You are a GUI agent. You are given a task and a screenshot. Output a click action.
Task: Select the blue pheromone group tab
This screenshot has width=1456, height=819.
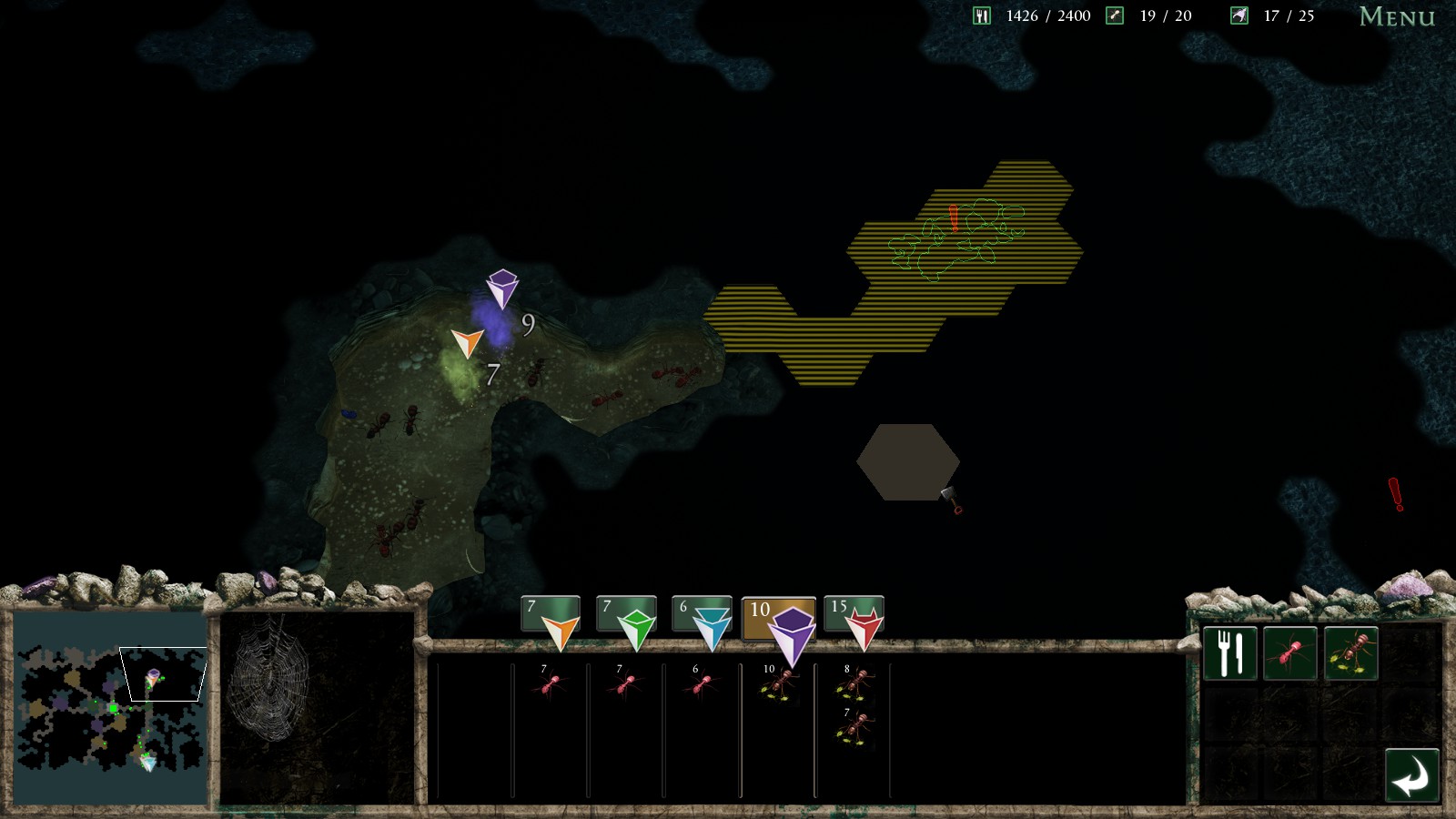point(702,616)
